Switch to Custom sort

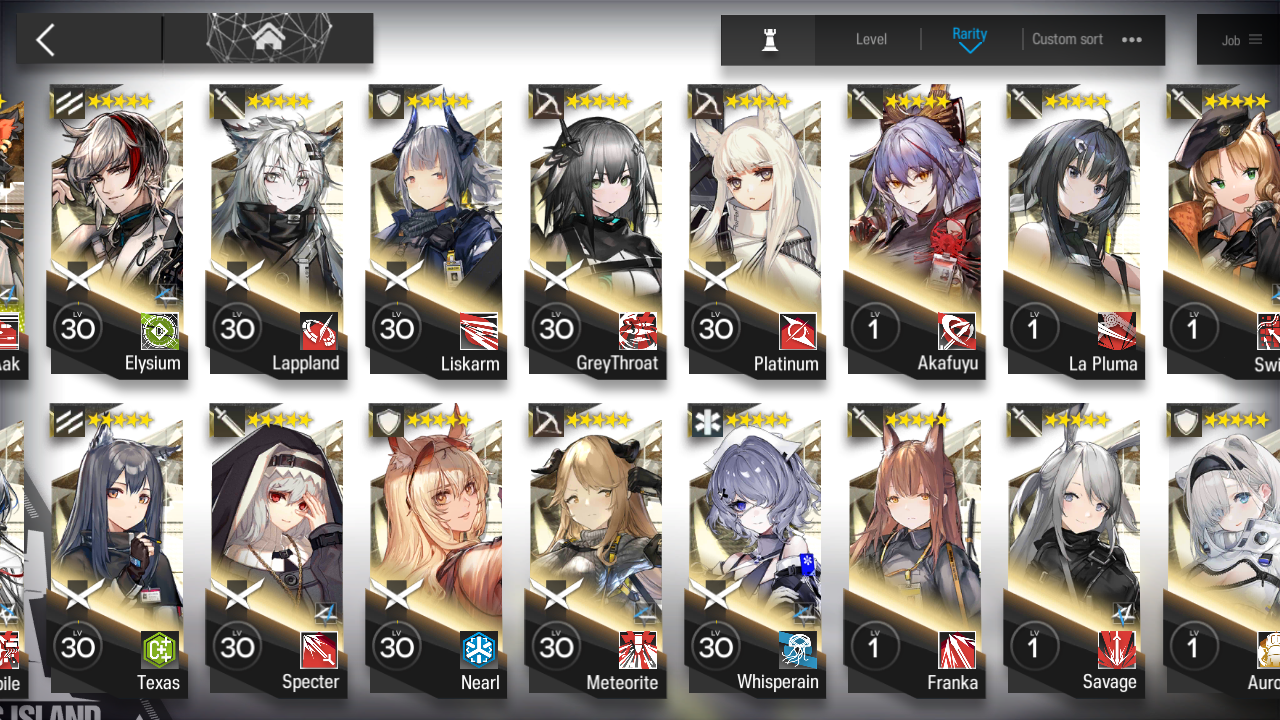[1067, 39]
